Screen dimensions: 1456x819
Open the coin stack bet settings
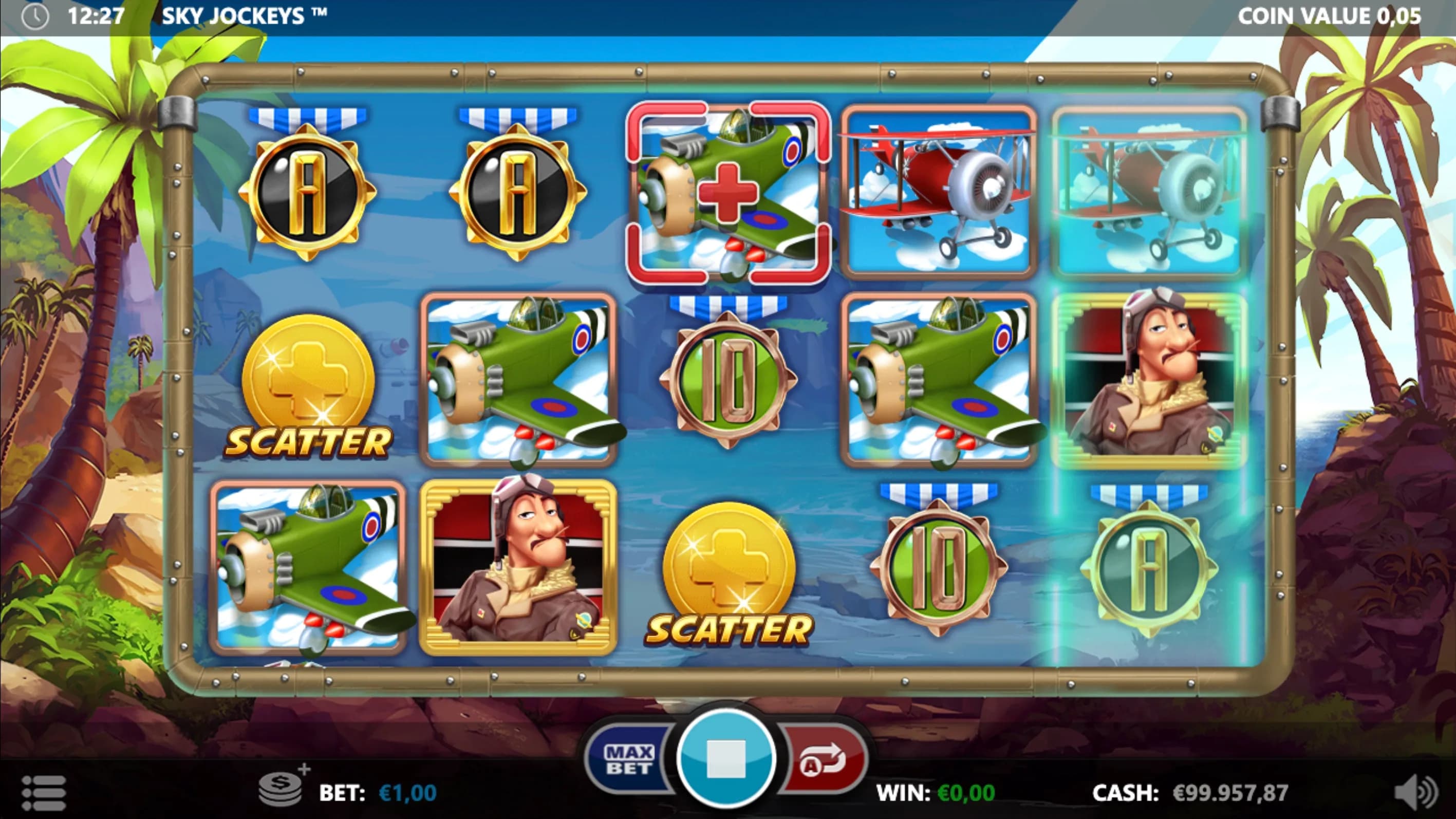click(282, 789)
